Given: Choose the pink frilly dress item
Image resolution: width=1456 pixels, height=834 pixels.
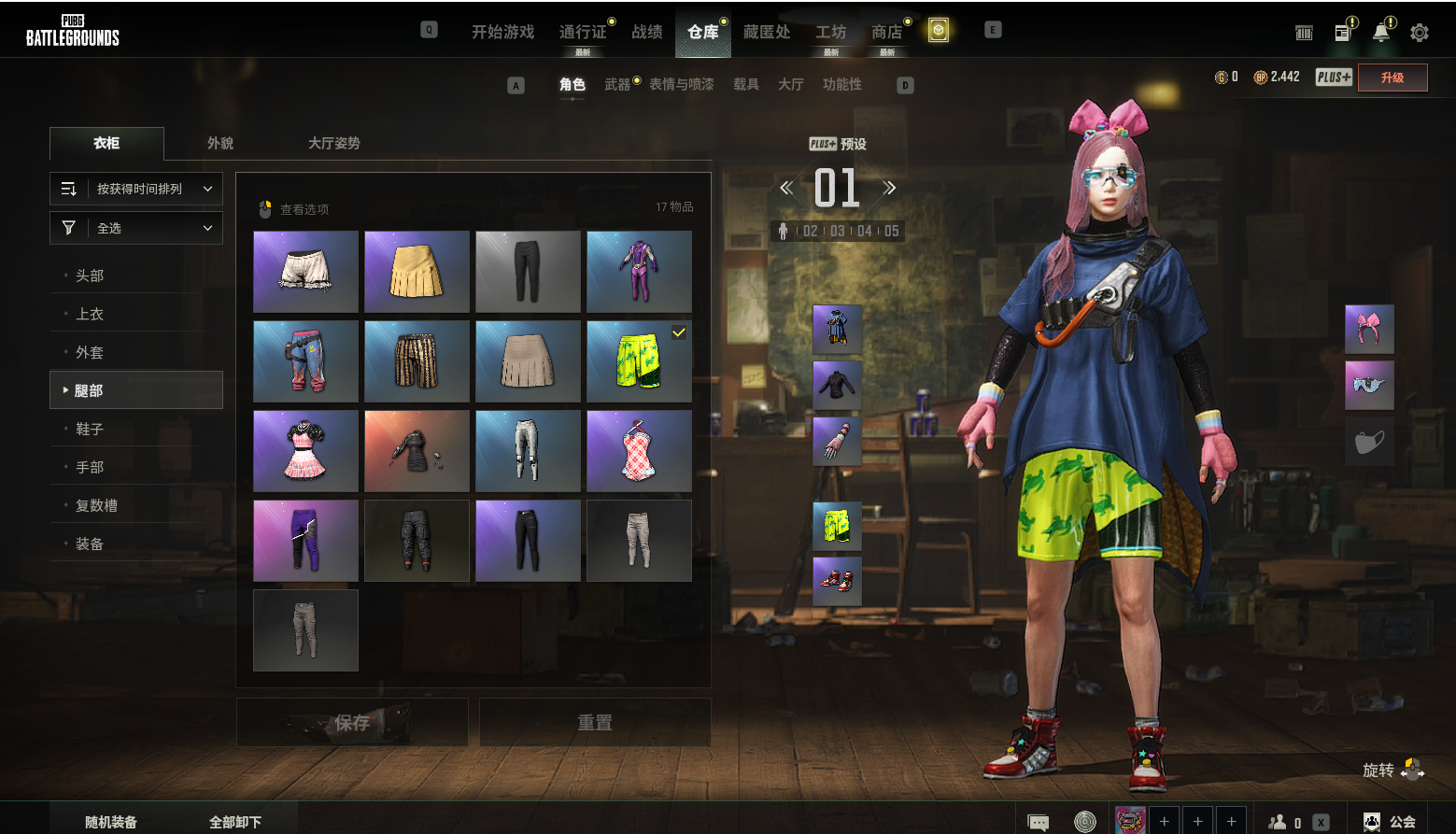Looking at the screenshot, I should pos(305,451).
